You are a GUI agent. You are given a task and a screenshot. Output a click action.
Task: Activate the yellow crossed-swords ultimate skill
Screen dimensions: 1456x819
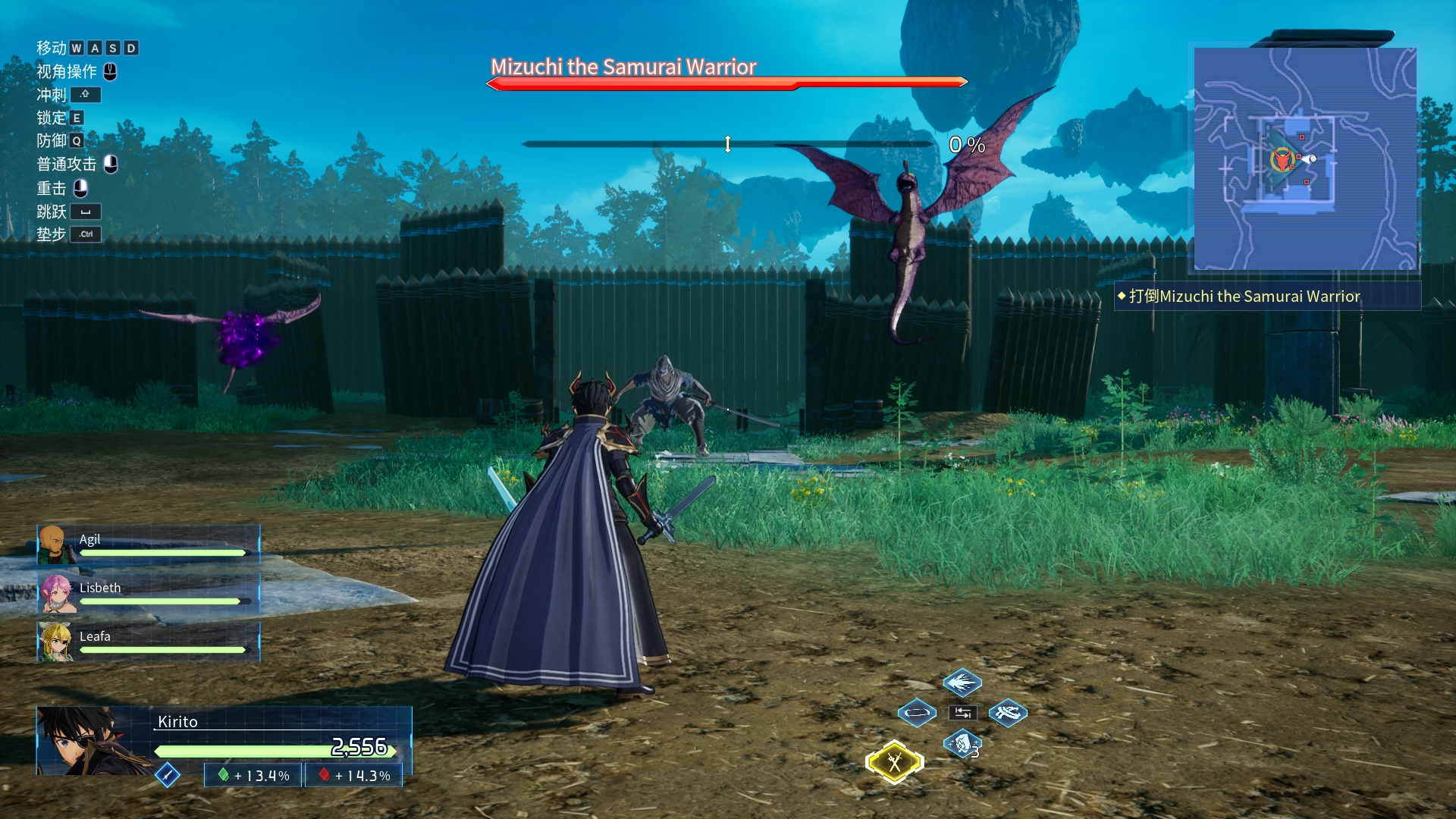point(895,762)
